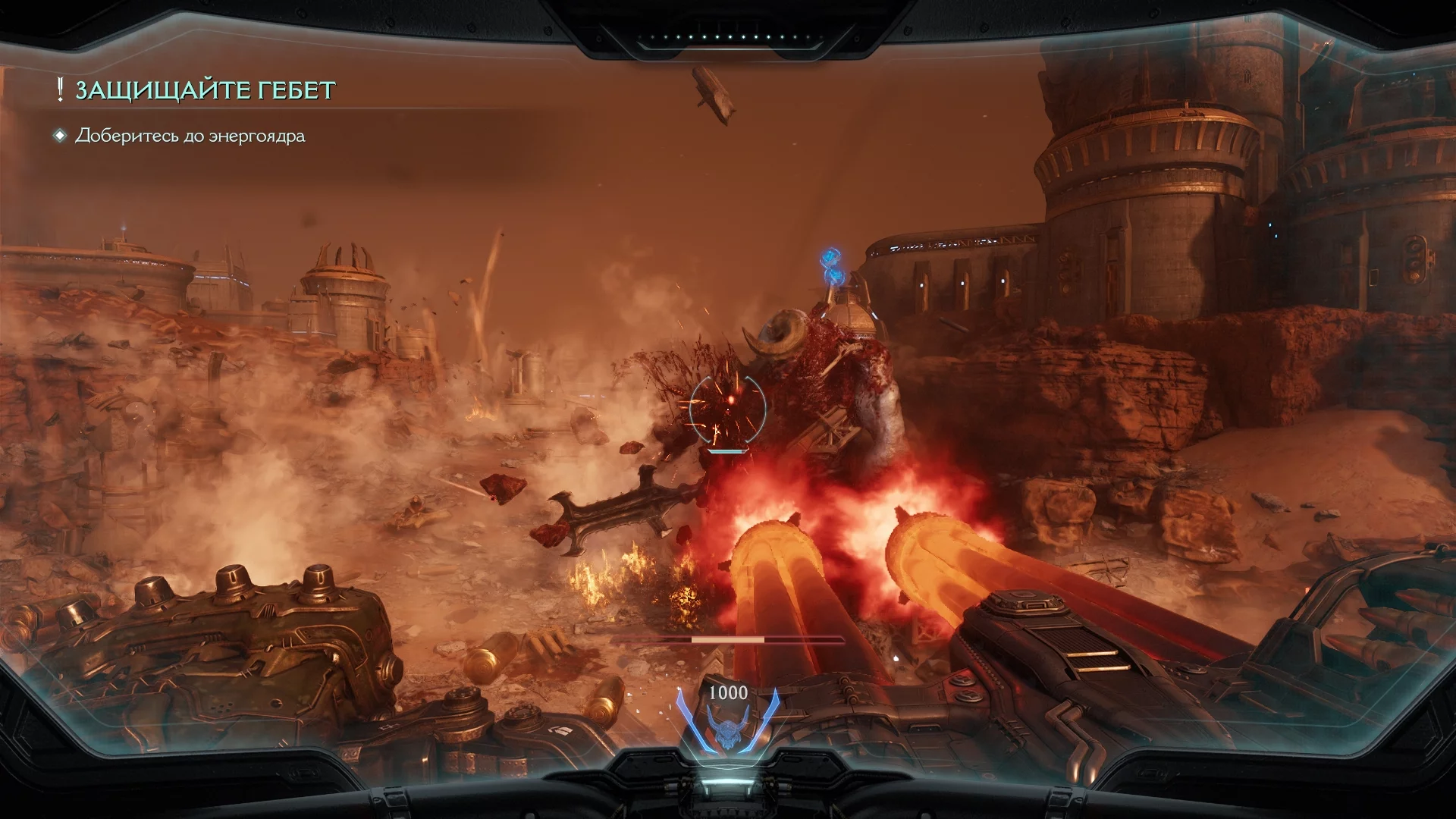
Task: Select the ЗАЩИЩАЙТЕ ГЕБЕТ mission title
Action: point(205,90)
